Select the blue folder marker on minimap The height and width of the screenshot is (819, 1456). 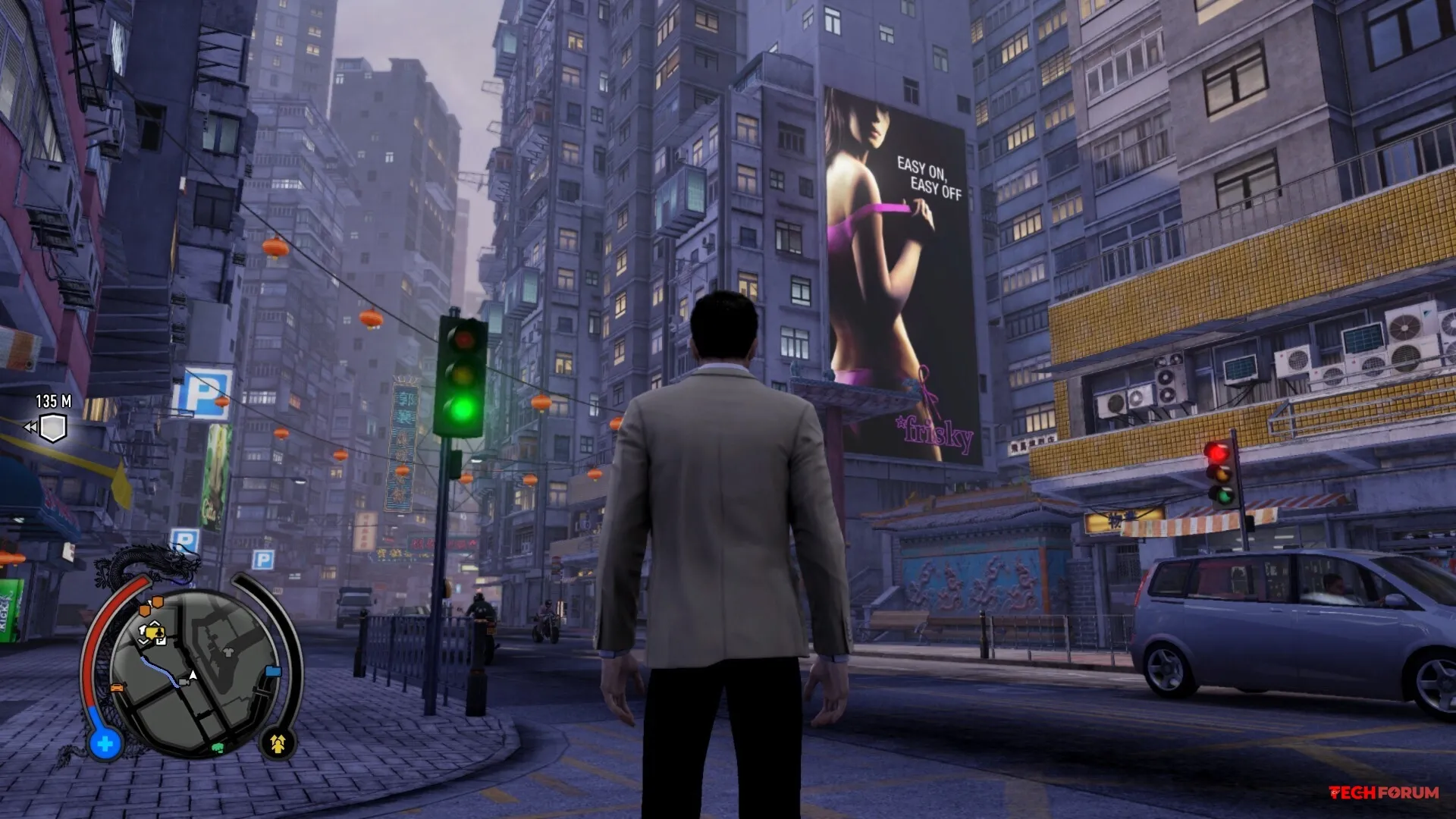coord(273,671)
